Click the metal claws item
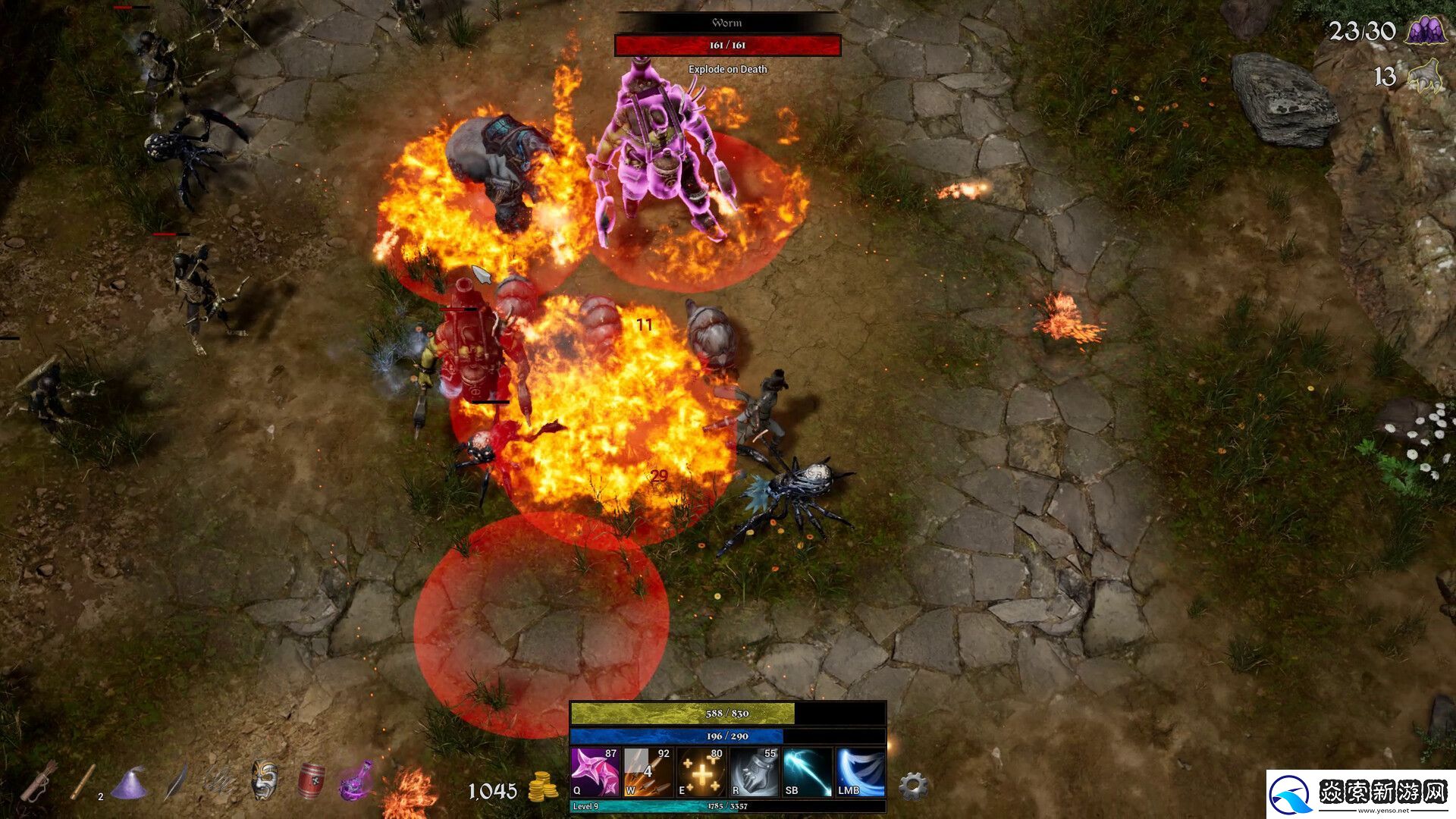 point(220,781)
